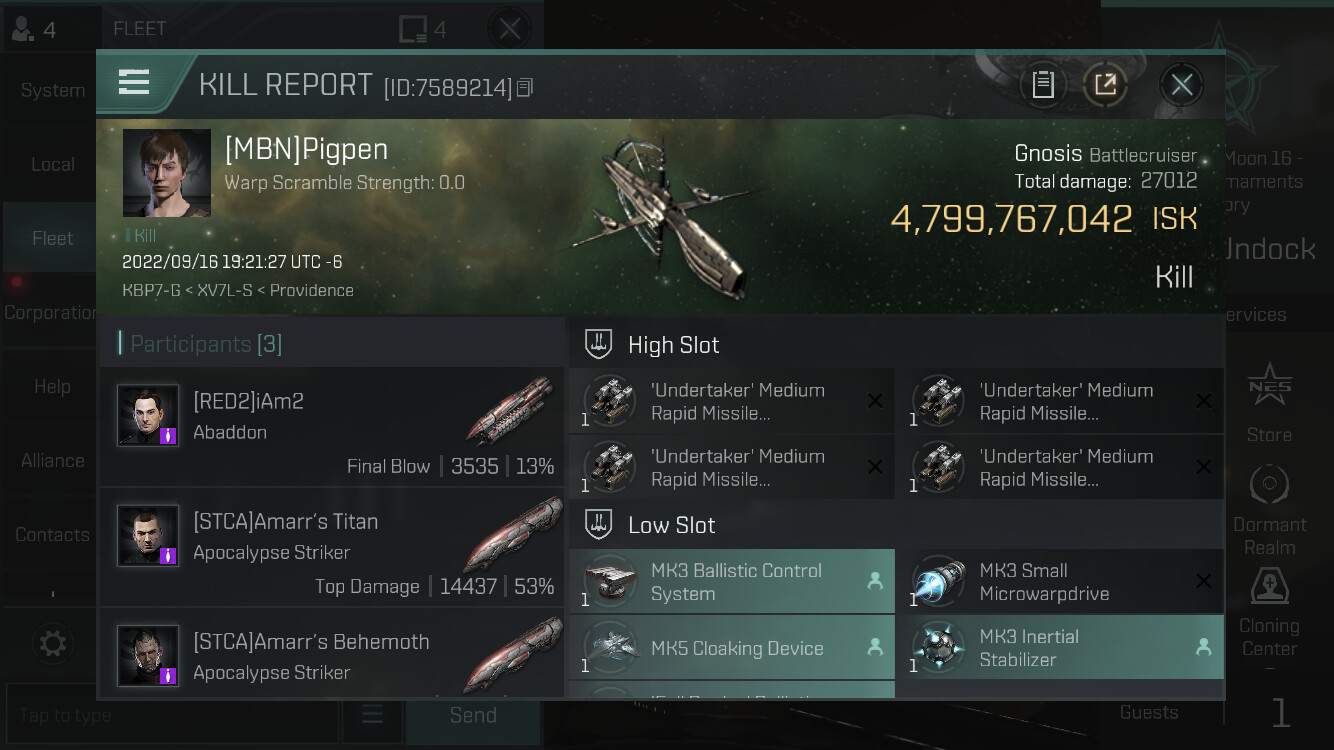Select MK5 Cloaking Device module
The height and width of the screenshot is (750, 1334).
[x=731, y=648]
